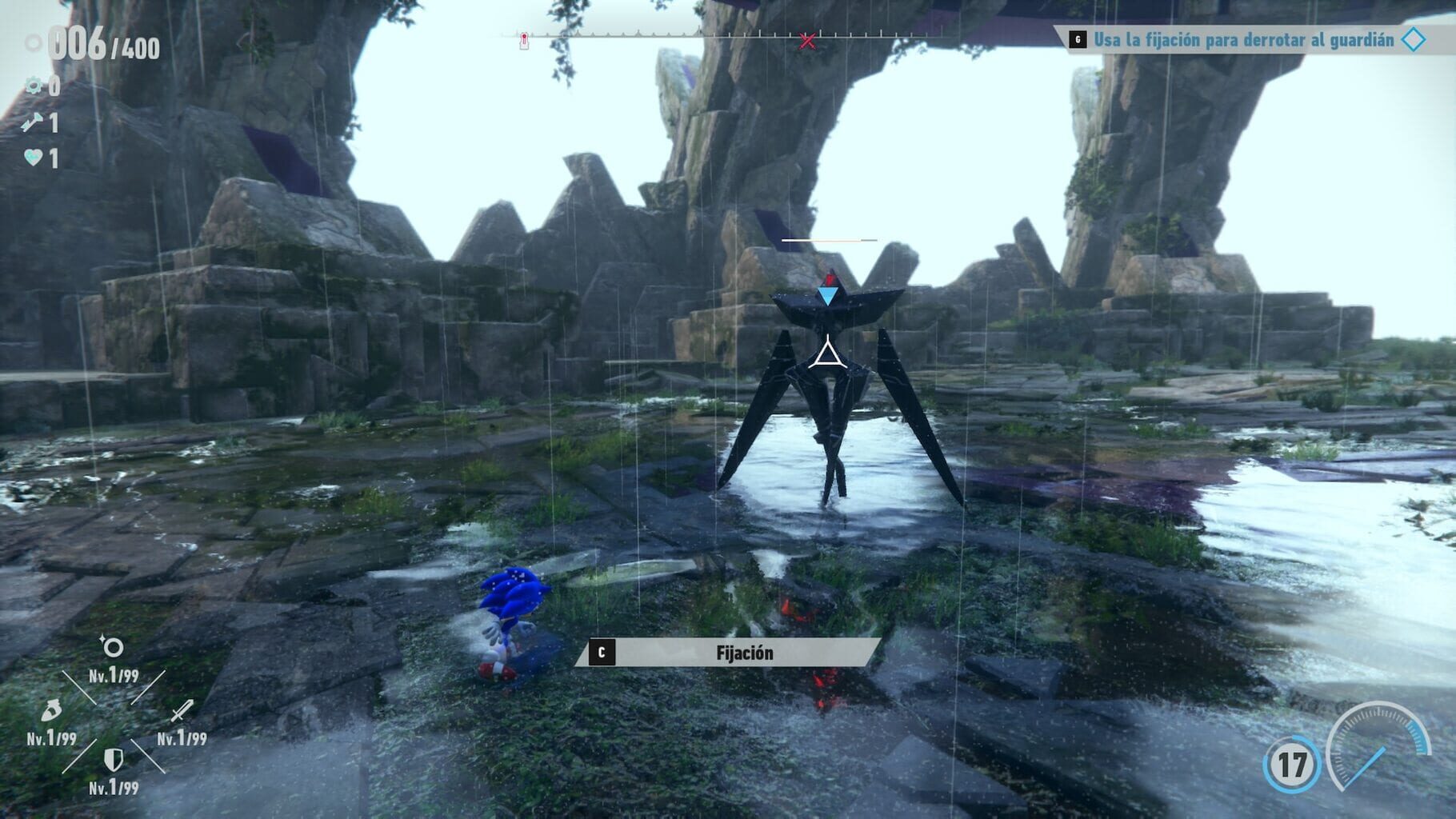This screenshot has width=1456, height=819.
Task: Select the shield defense stat icon
Action: tap(112, 760)
